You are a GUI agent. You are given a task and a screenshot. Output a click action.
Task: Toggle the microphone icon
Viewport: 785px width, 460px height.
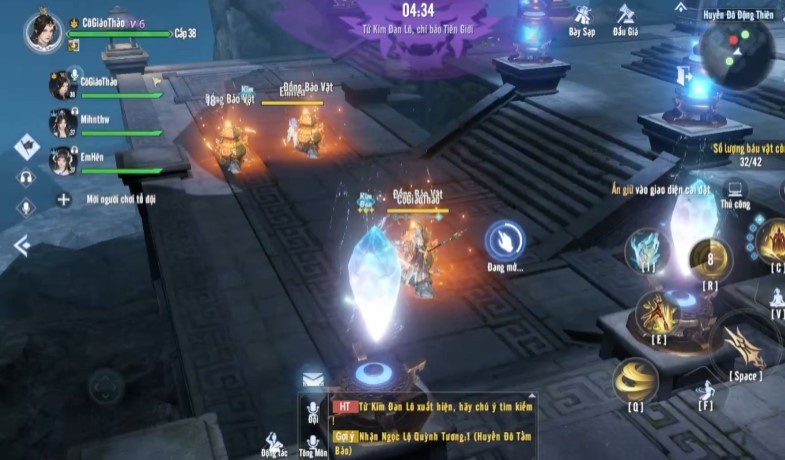pyautogui.click(x=26, y=207)
